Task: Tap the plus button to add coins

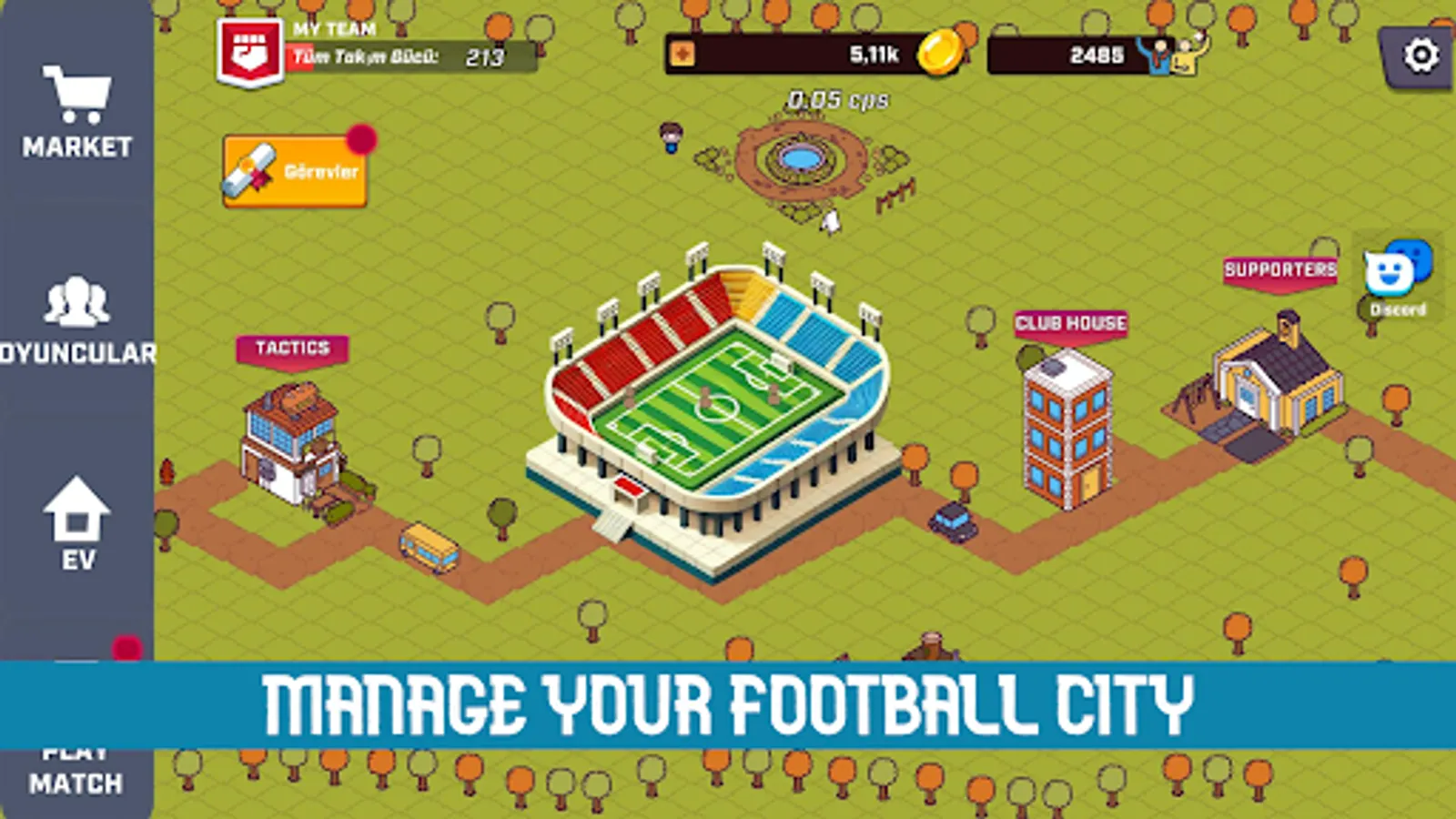Action: point(683,55)
